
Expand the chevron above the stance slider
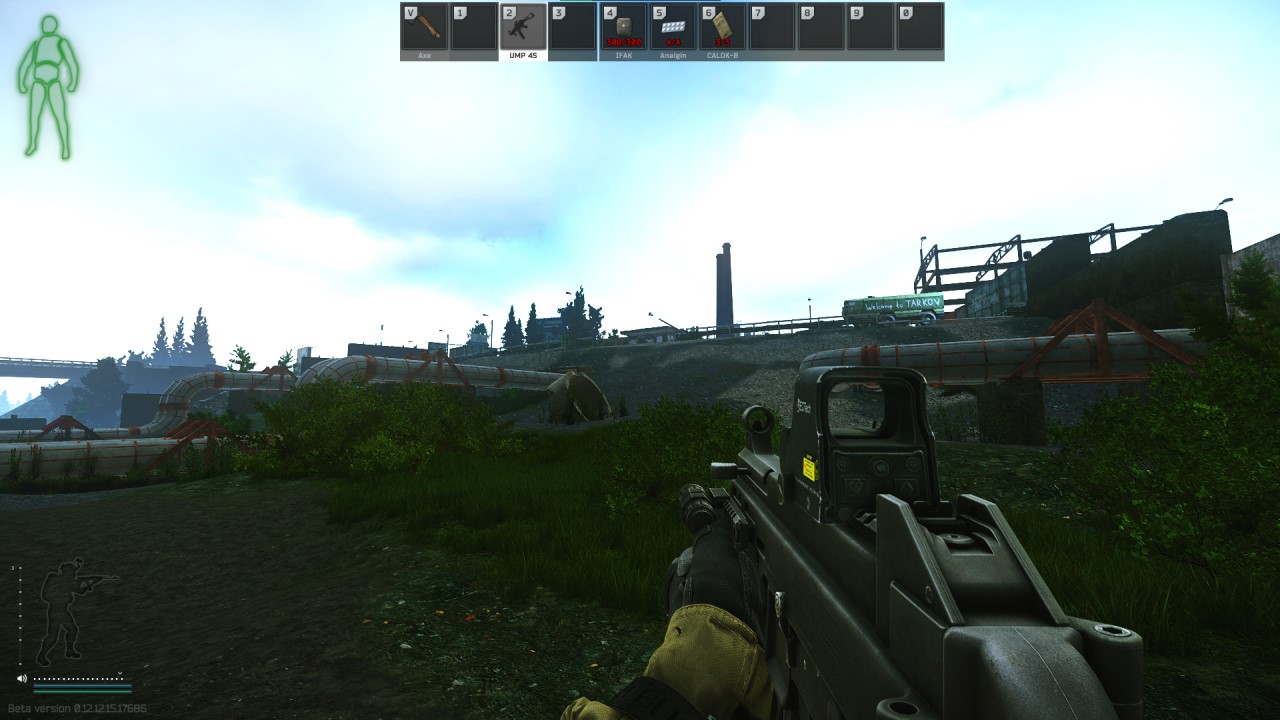[x=12, y=567]
